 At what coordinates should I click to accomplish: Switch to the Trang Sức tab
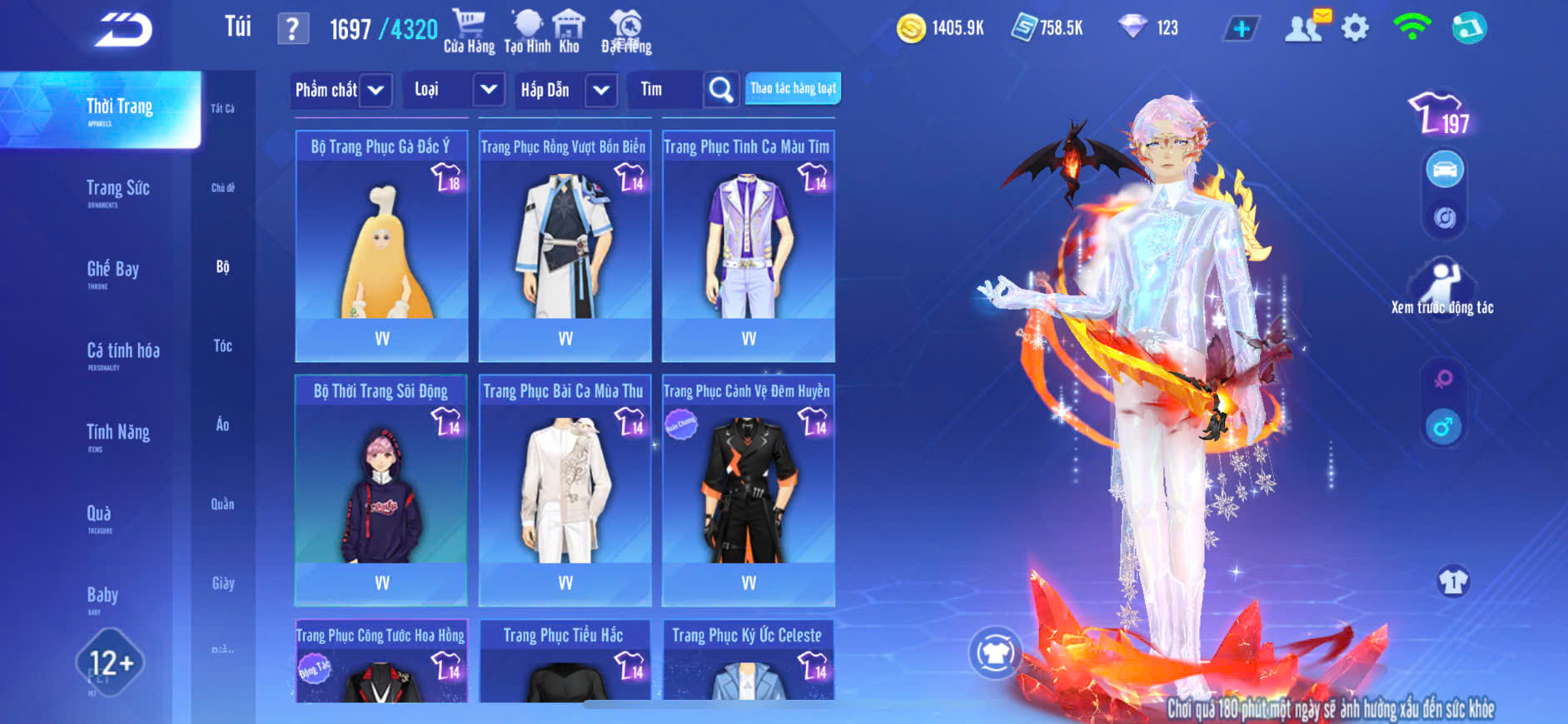(x=117, y=191)
